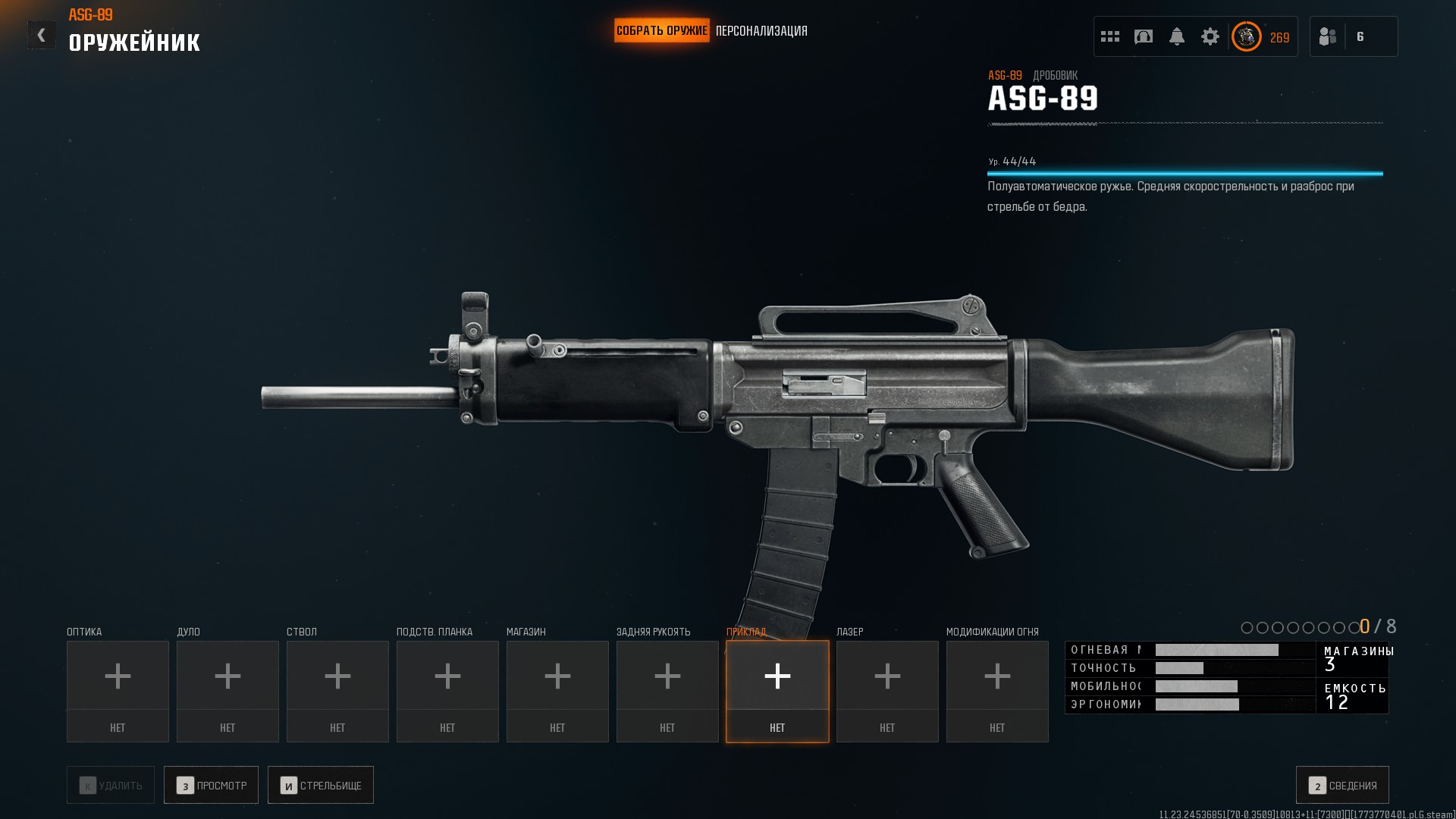Open settings via the gear icon
Screen dimensions: 1456x819
tap(1210, 36)
